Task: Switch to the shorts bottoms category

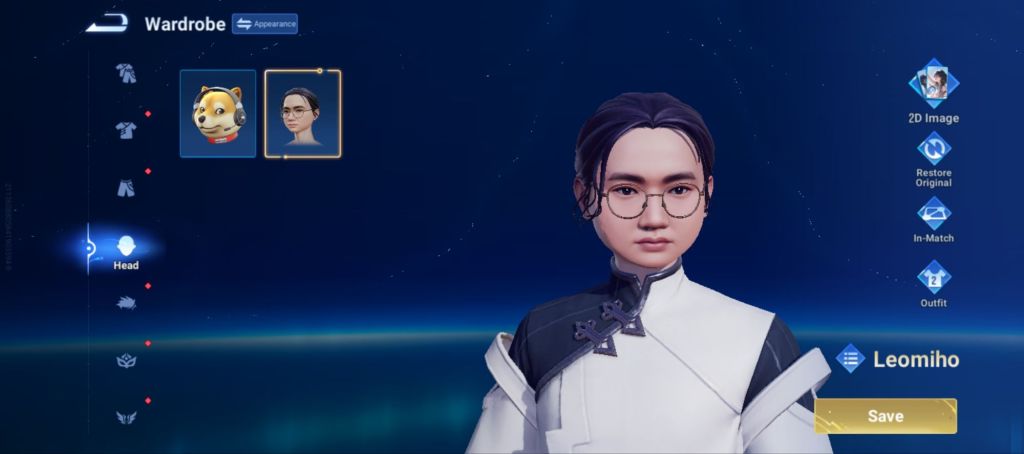Action: pyautogui.click(x=126, y=188)
